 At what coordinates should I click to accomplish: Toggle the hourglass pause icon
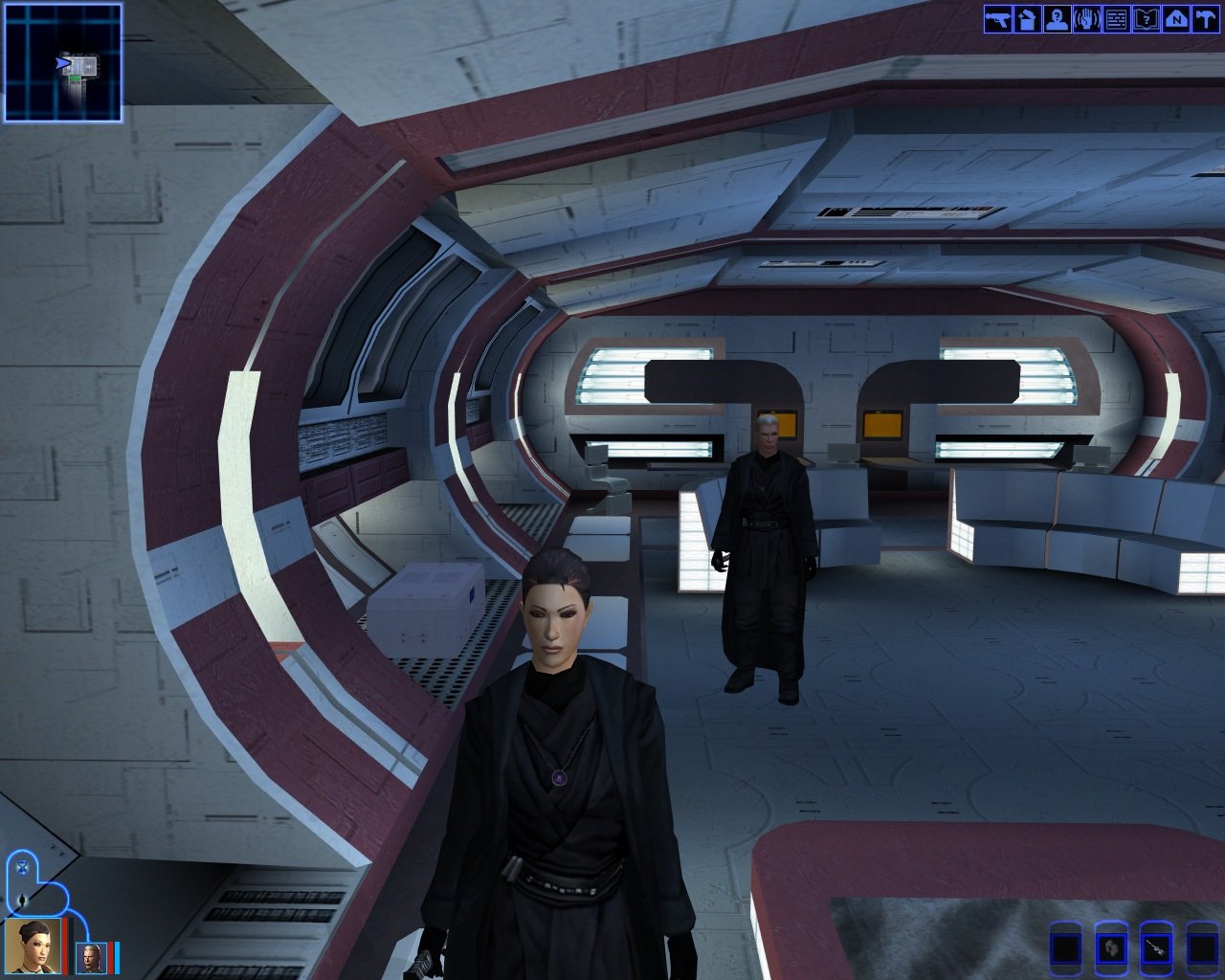22,867
